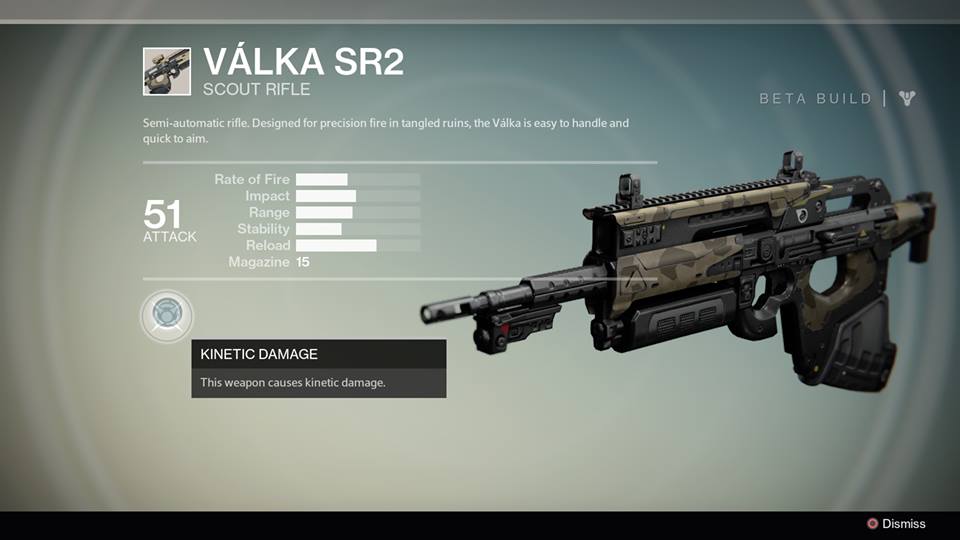Click the Válka SR2 weapon thumbnail
This screenshot has width=960, height=540.
[x=167, y=72]
